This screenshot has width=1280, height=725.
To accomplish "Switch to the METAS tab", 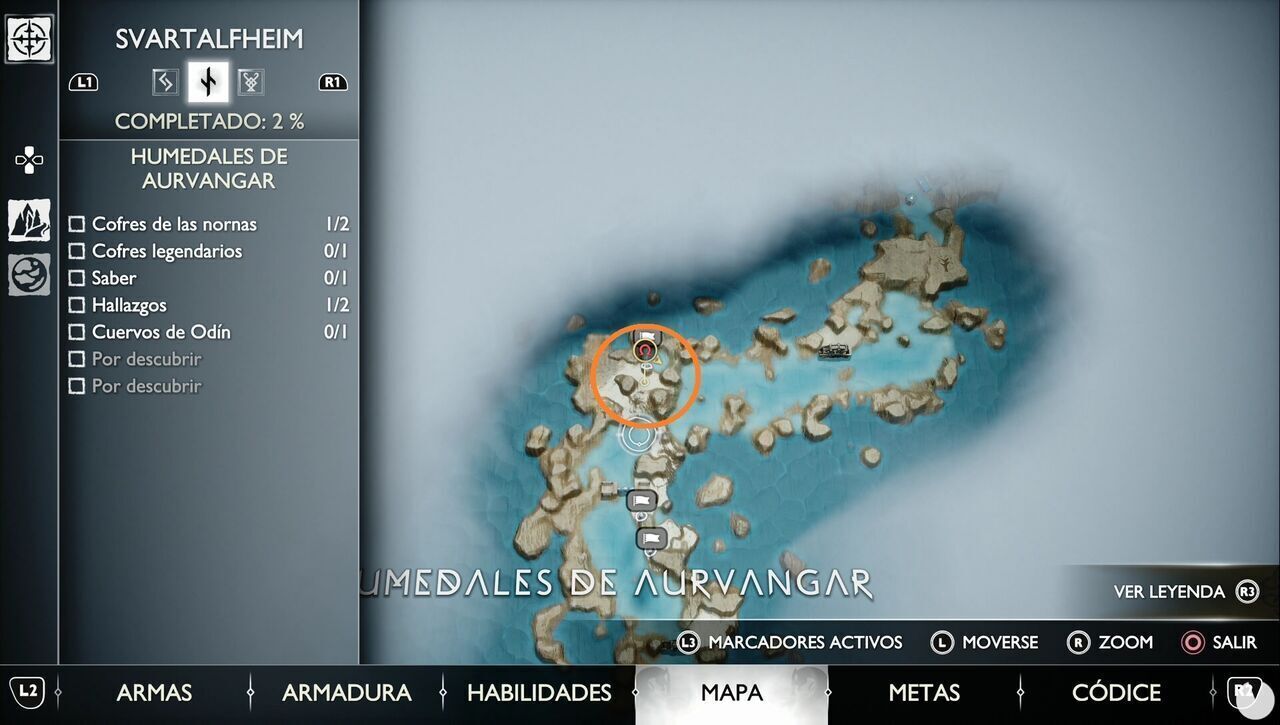I will pyautogui.click(x=923, y=692).
